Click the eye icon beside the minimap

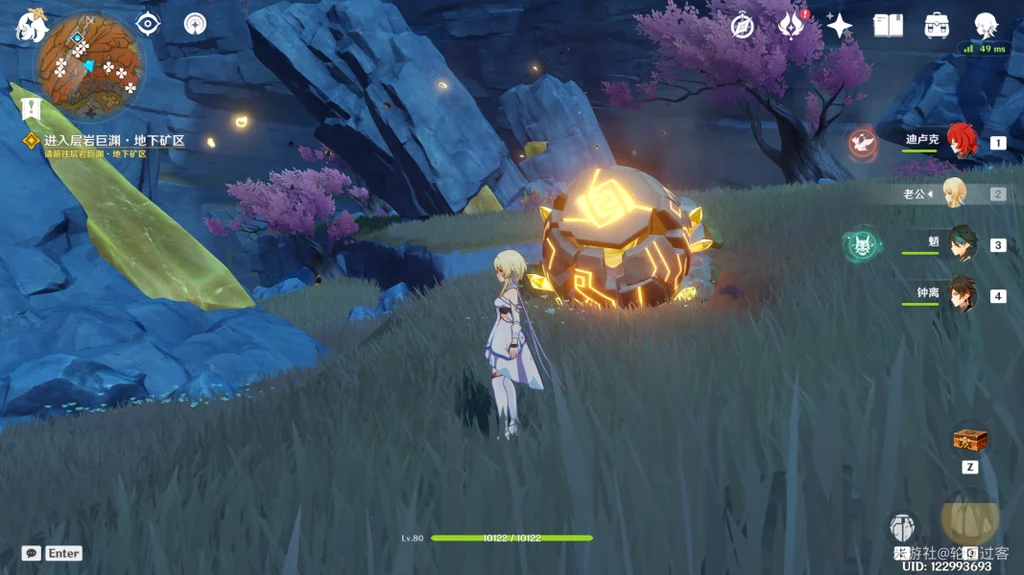149,24
